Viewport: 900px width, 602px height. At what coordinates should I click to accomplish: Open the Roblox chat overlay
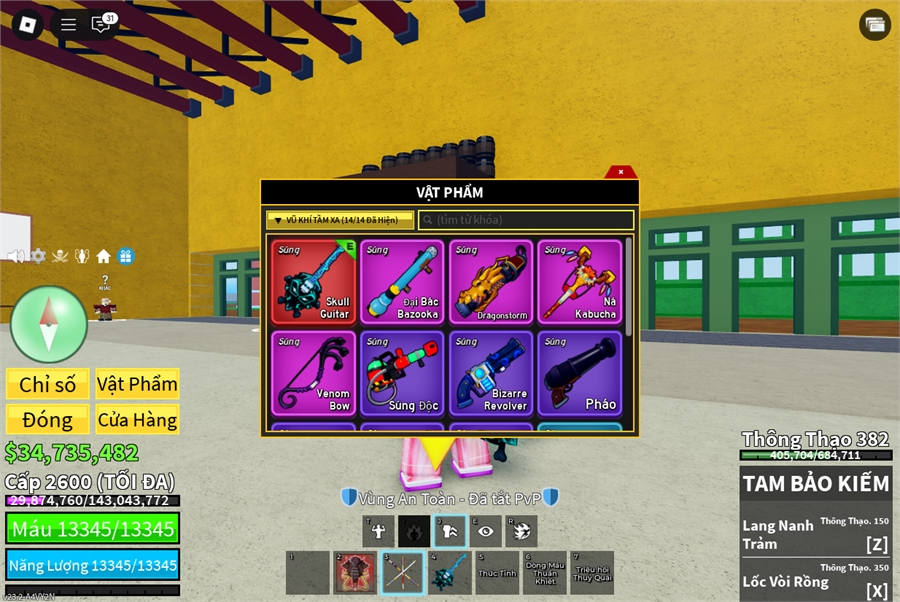coord(101,25)
